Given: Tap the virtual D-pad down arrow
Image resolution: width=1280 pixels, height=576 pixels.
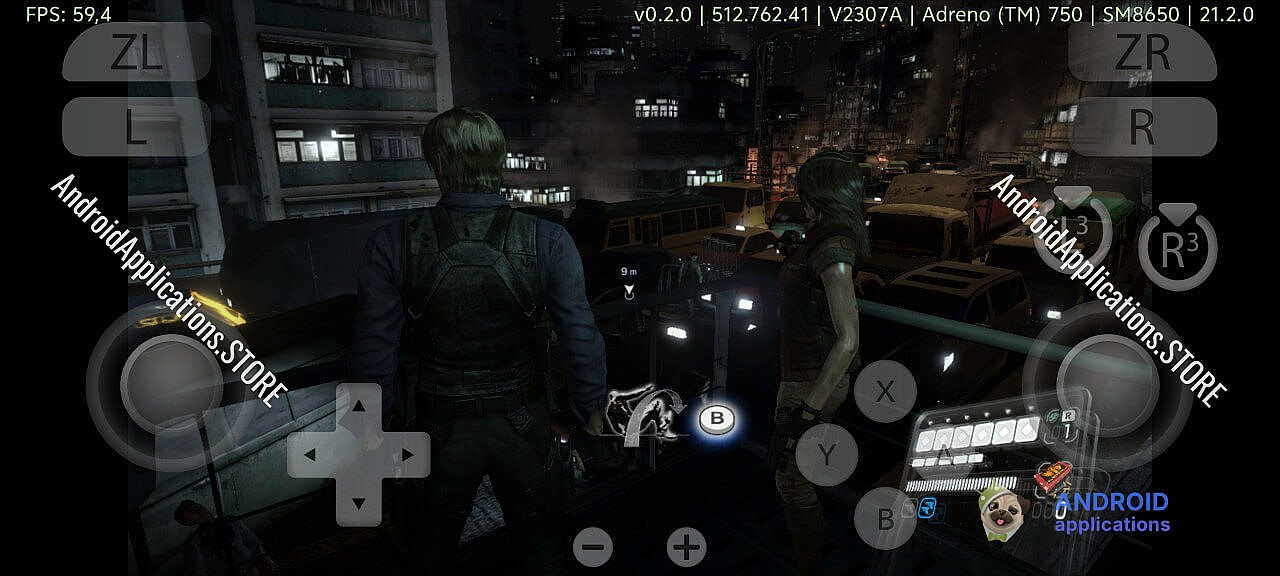Looking at the screenshot, I should point(358,502).
